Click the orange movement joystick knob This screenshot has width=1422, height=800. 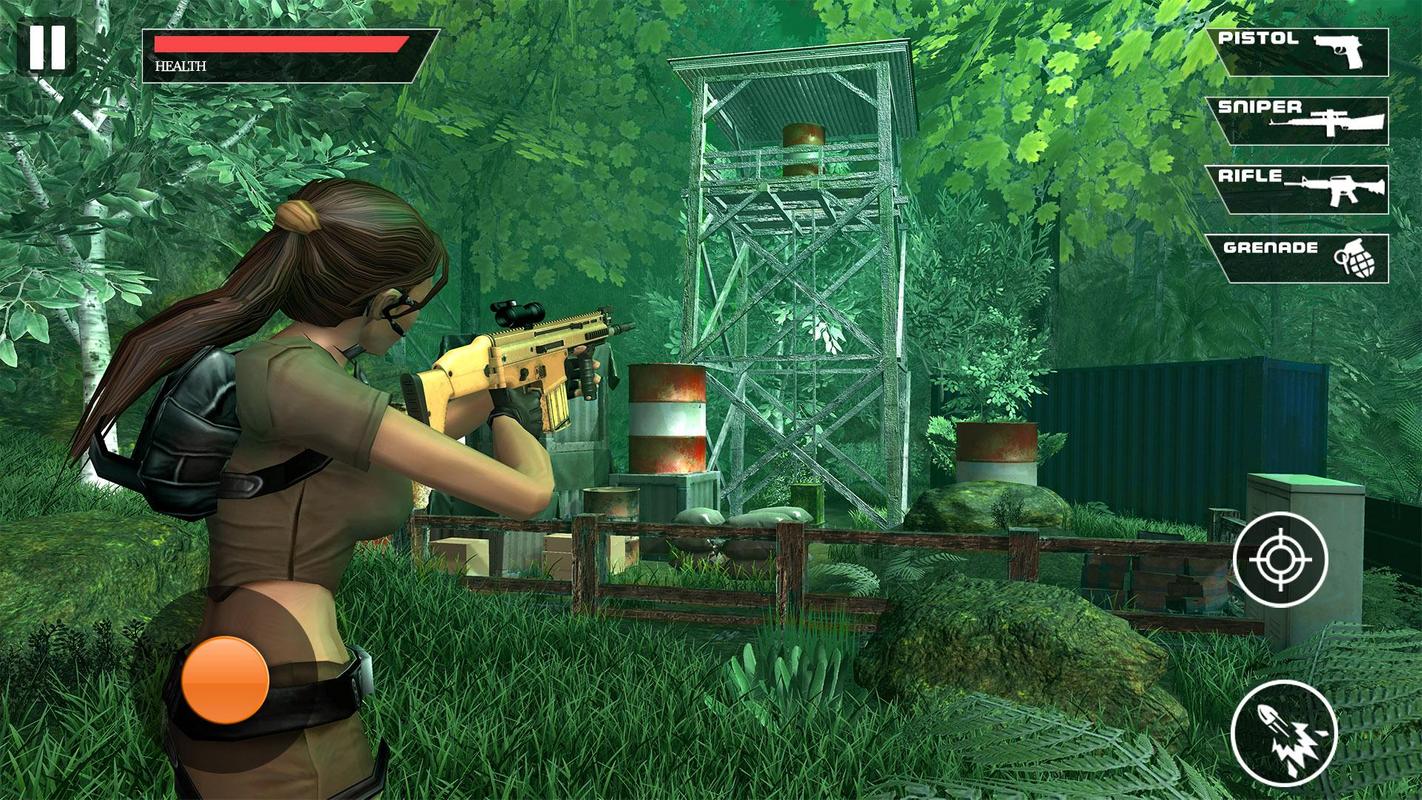(x=225, y=680)
